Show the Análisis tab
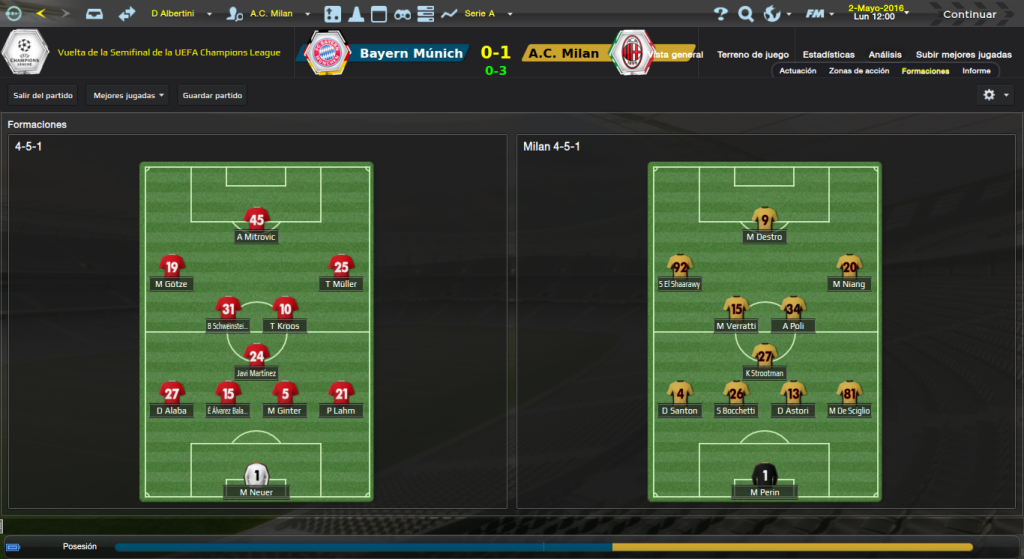This screenshot has width=1024, height=559. [x=884, y=54]
